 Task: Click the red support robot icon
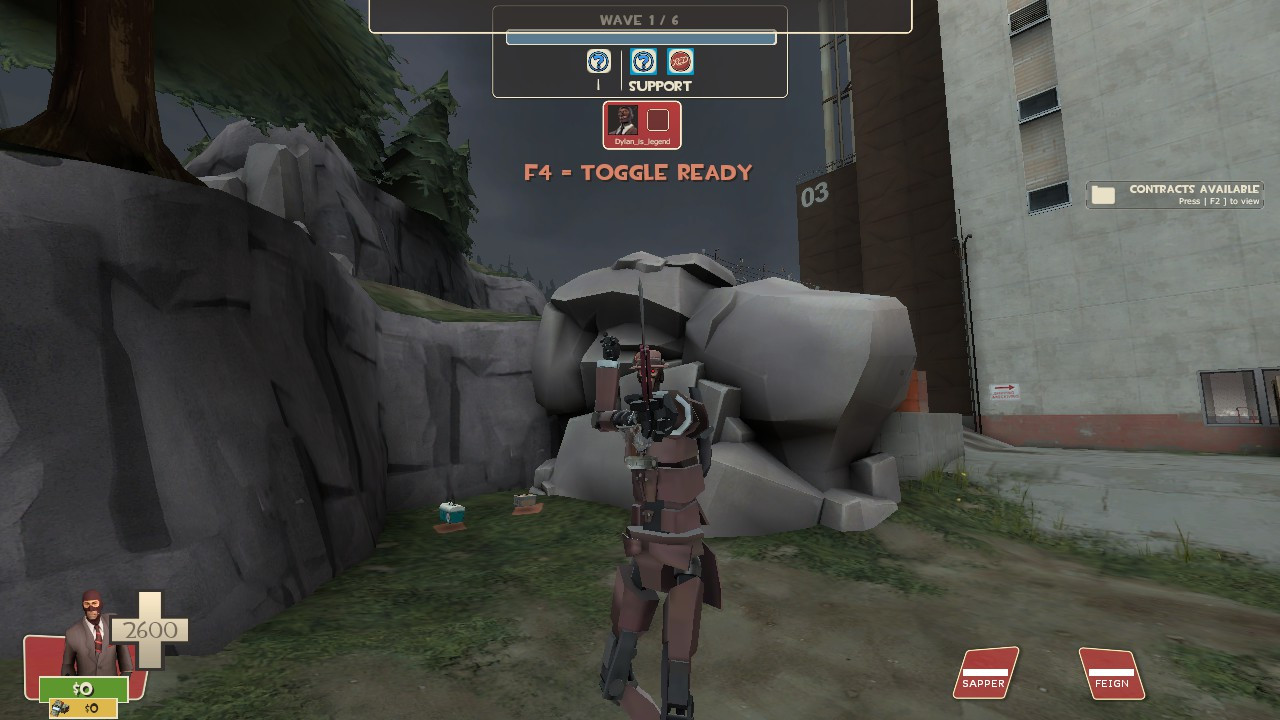click(x=683, y=61)
